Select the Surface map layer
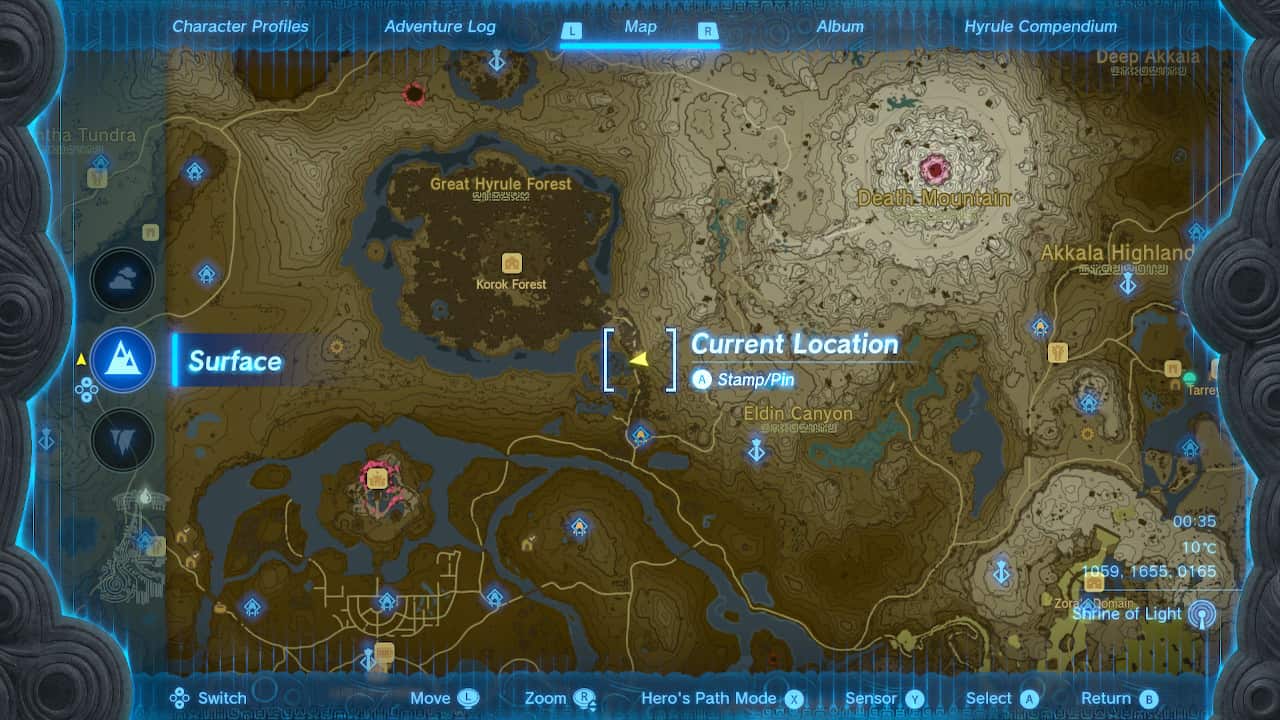 (x=122, y=361)
